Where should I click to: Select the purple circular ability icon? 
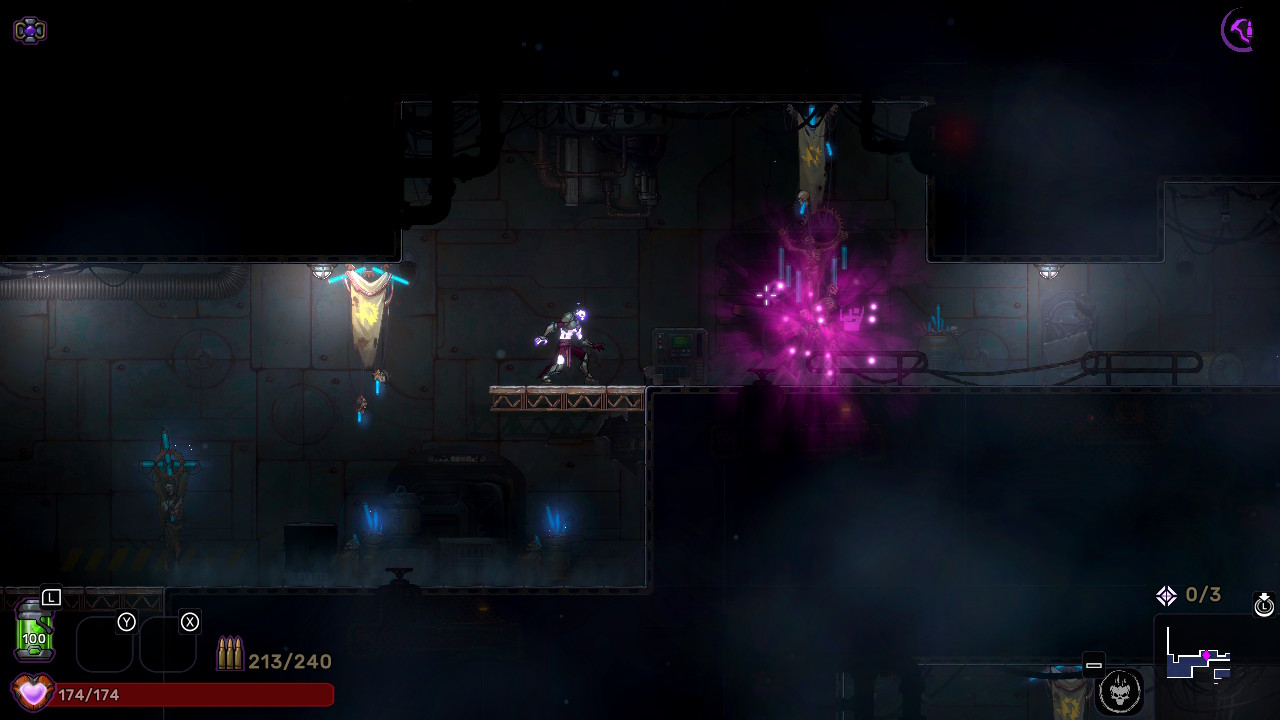point(1240,30)
